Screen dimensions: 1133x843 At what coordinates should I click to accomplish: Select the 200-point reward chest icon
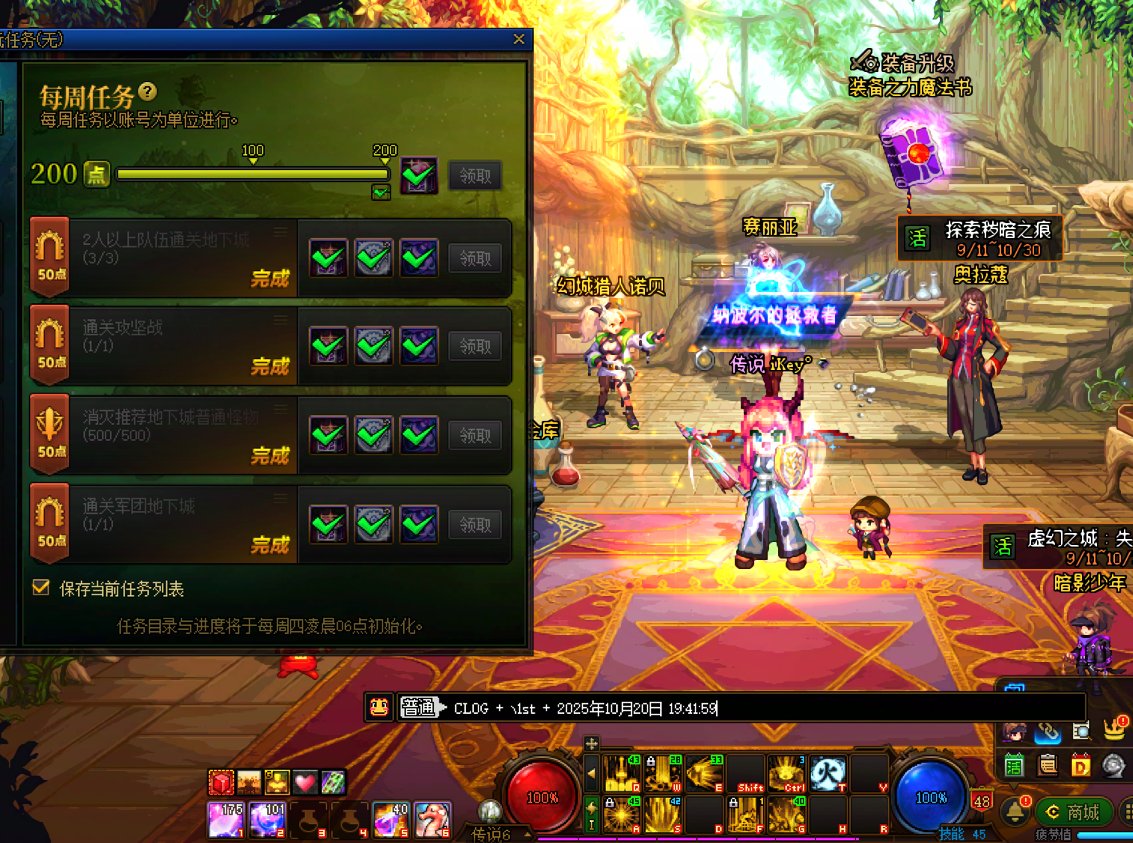(419, 175)
